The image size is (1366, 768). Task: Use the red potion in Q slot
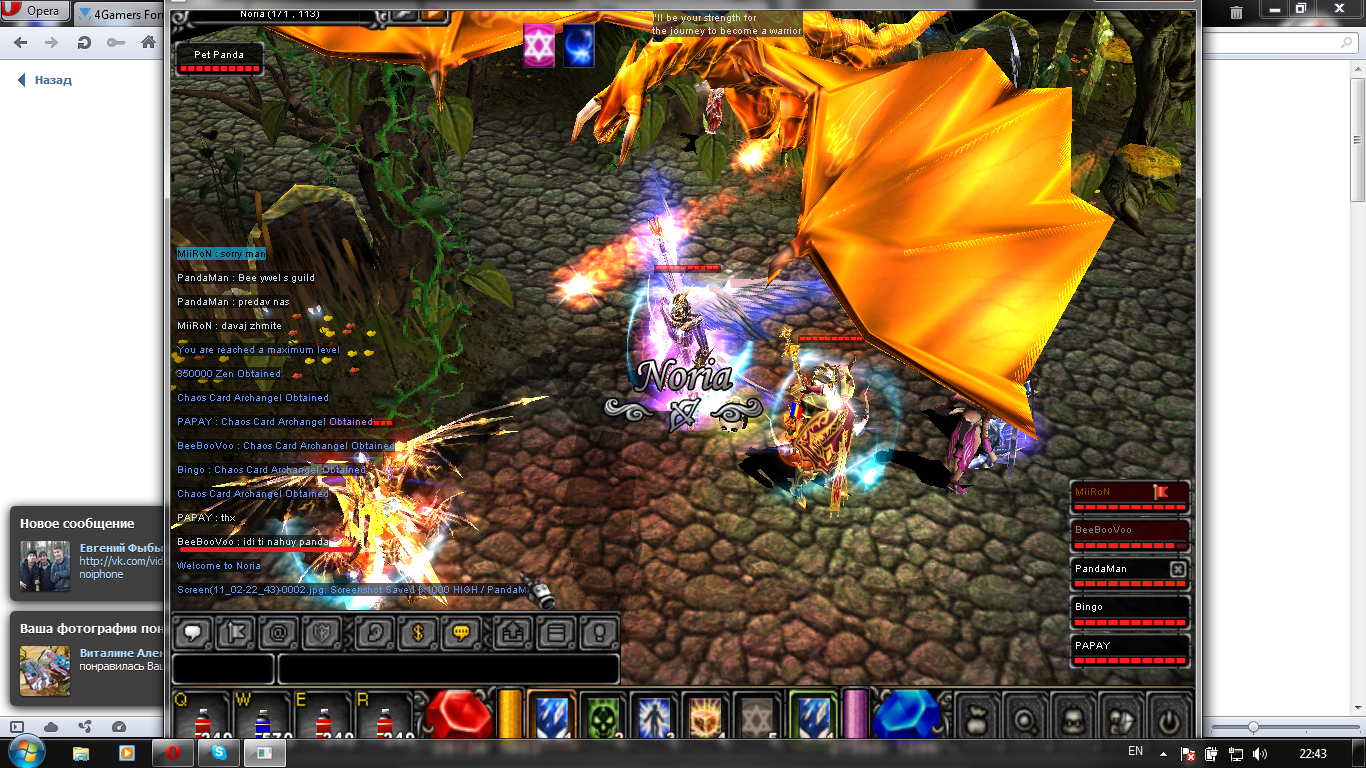[x=203, y=722]
